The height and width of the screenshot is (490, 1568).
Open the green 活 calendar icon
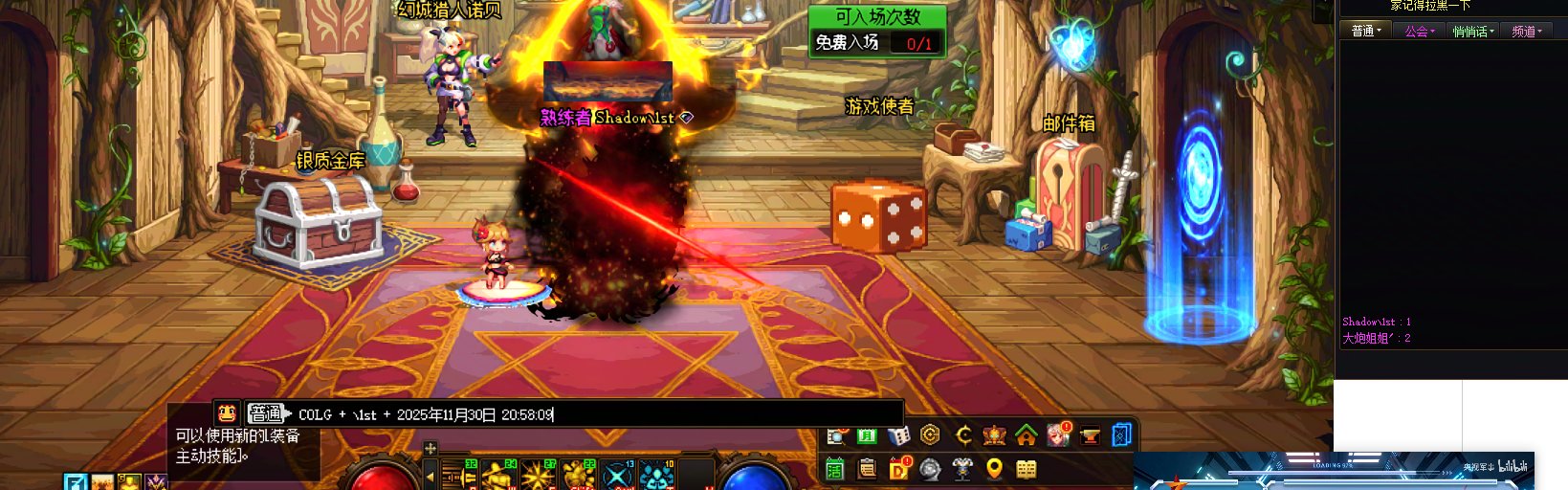point(835,469)
